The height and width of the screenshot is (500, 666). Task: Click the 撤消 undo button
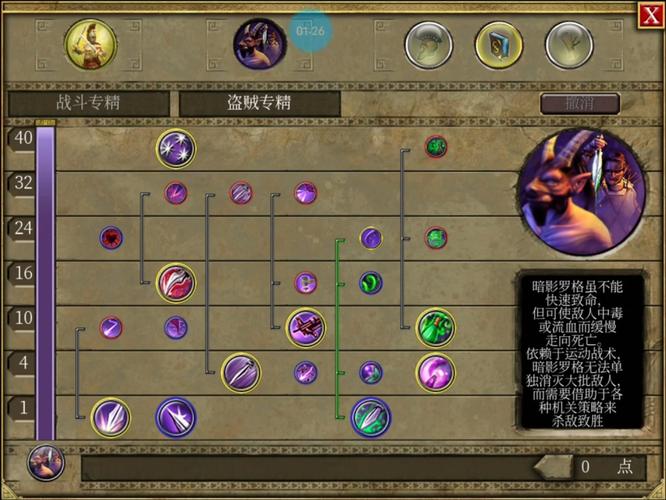click(x=579, y=103)
